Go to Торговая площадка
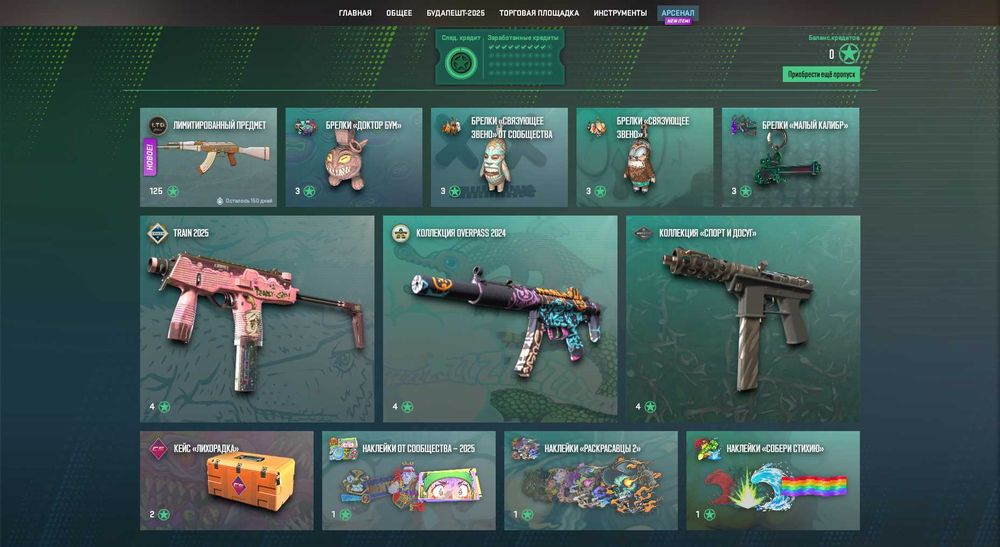 click(539, 13)
